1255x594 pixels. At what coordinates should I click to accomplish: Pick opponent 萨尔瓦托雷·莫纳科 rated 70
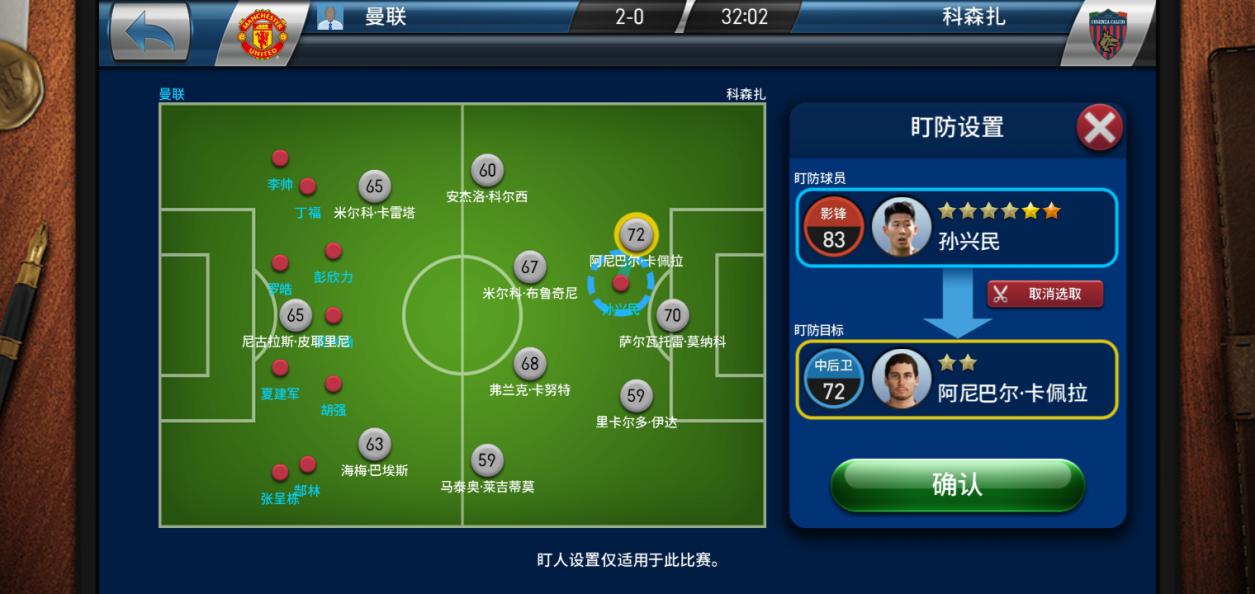pyautogui.click(x=672, y=316)
